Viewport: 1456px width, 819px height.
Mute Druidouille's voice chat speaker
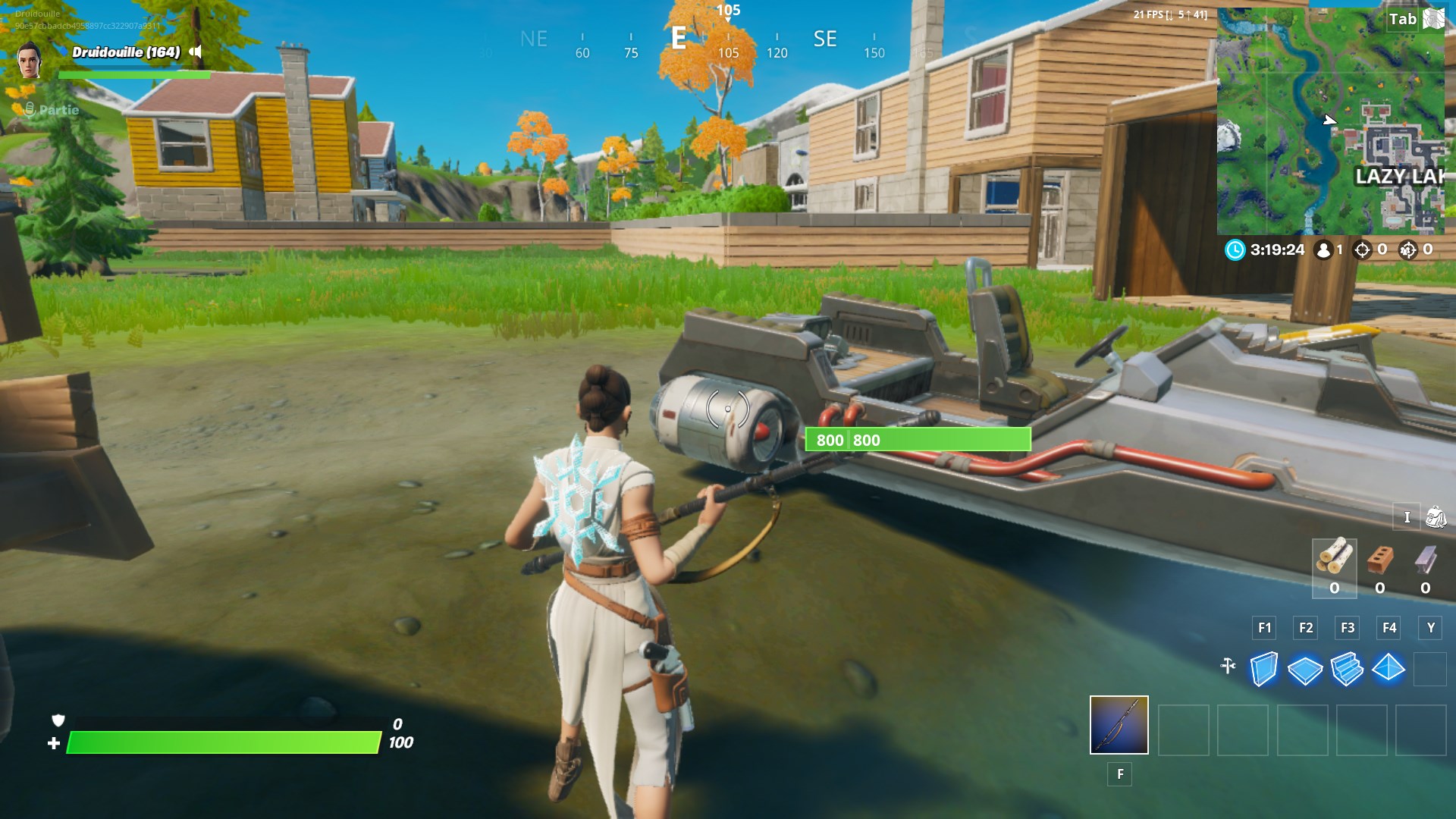coord(196,53)
